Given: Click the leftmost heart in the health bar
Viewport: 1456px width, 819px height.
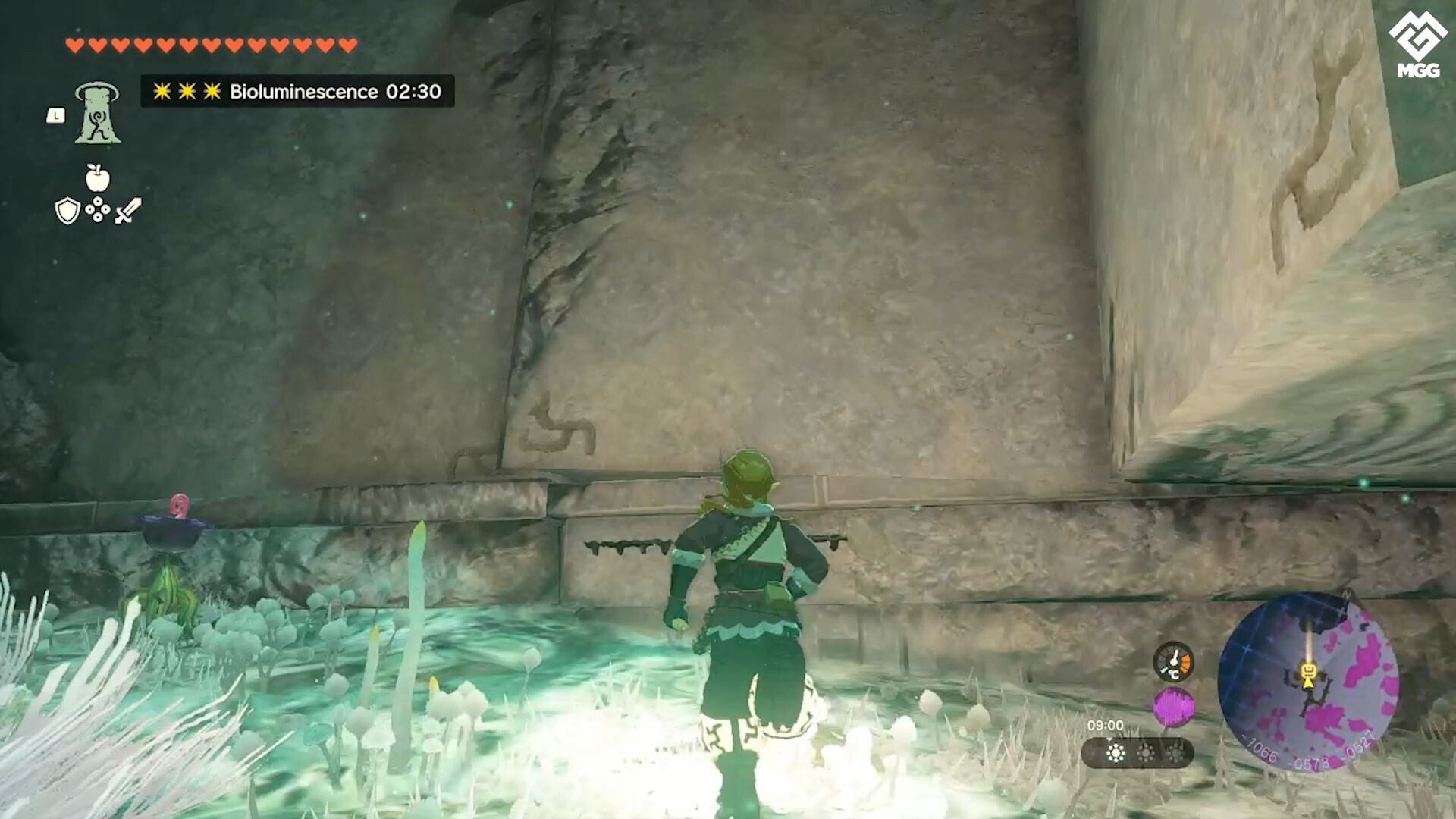Looking at the screenshot, I should 74,44.
